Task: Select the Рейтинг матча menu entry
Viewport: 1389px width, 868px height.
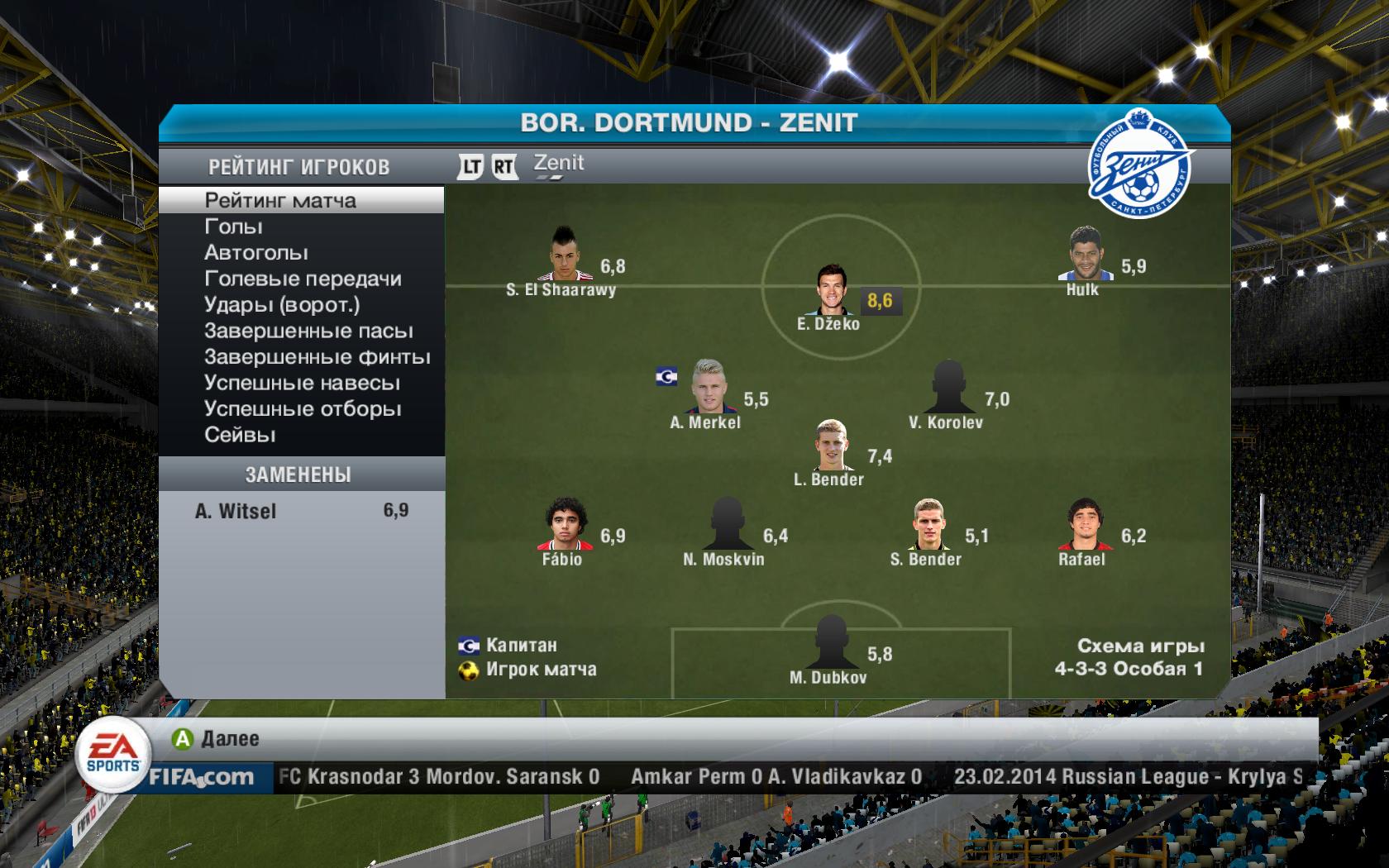Action: [x=280, y=201]
